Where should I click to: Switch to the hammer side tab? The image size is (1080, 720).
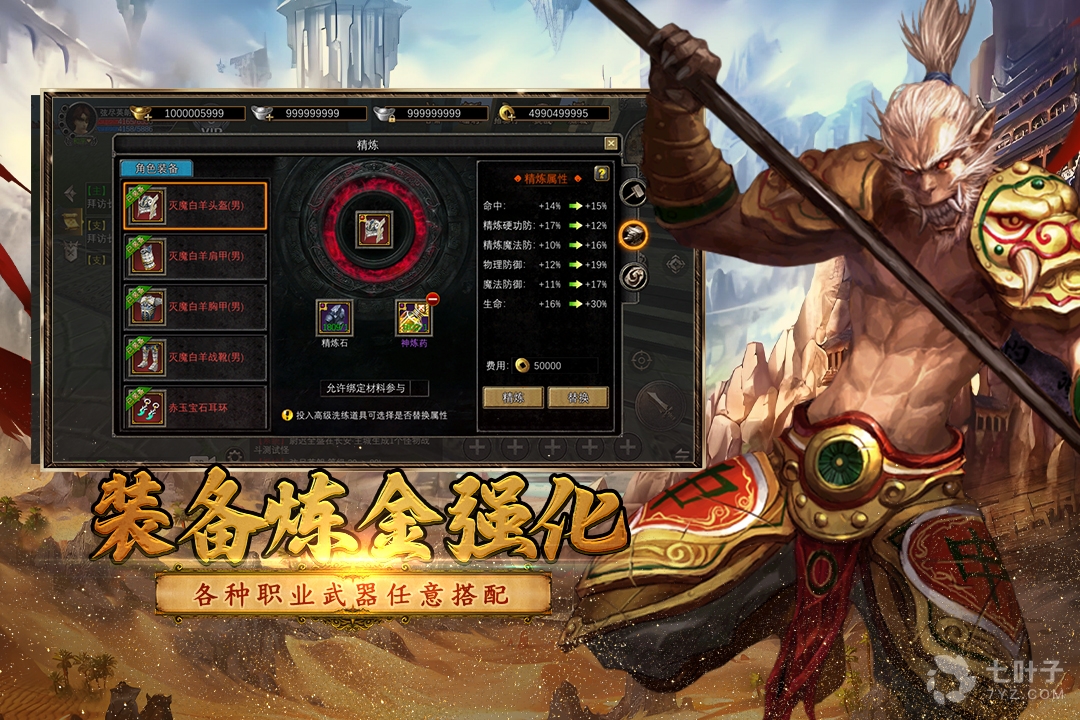(x=633, y=192)
